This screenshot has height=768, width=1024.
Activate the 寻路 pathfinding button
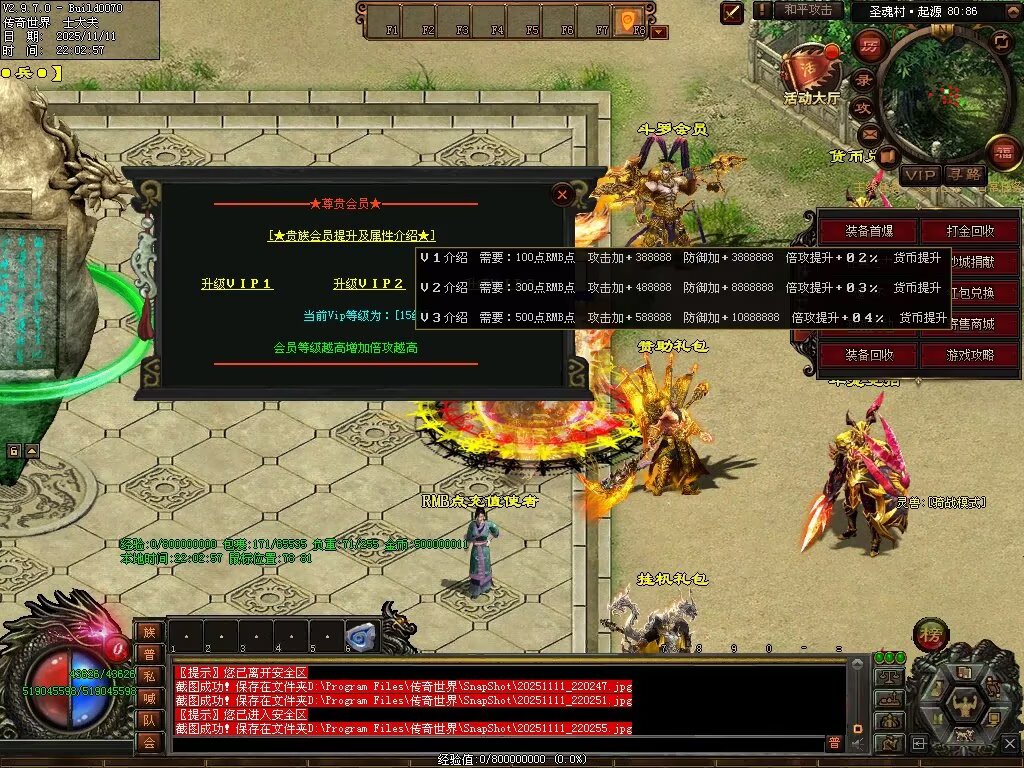[x=965, y=175]
